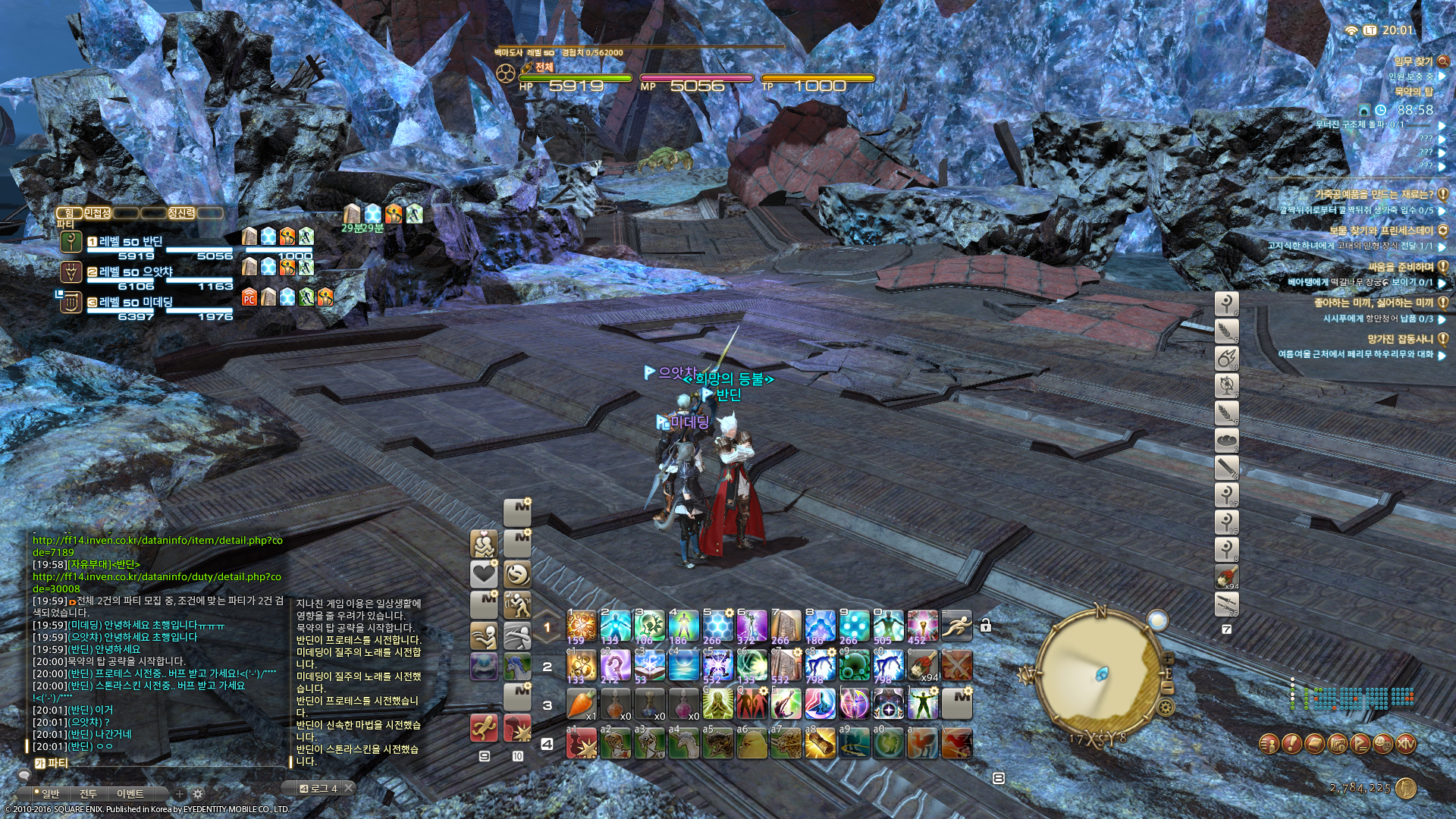This screenshot has width=1456, height=819.
Task: Select party member 으앗챠 in party list
Action: pyautogui.click(x=144, y=271)
